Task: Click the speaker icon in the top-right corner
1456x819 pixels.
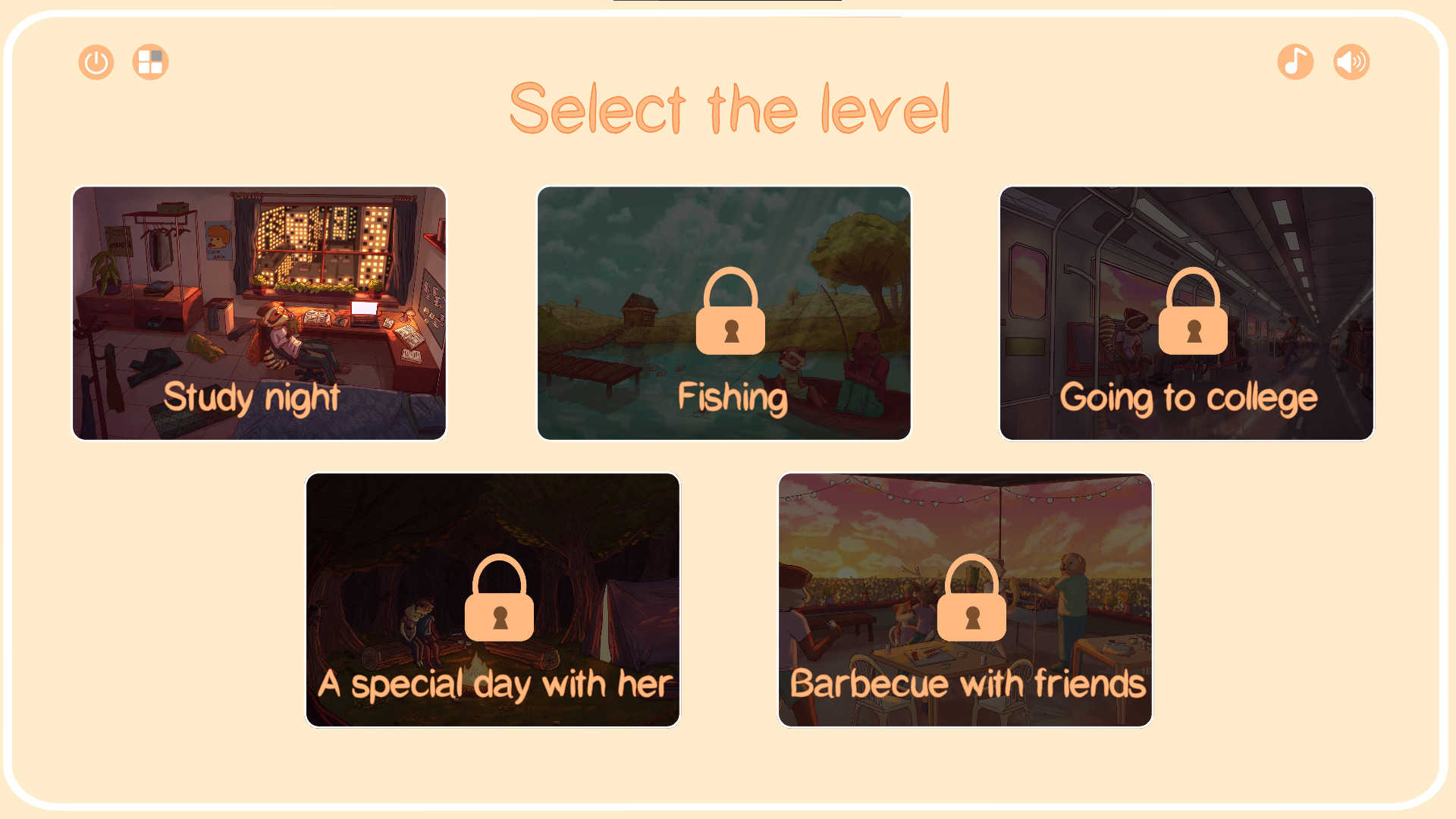Action: 1351,62
